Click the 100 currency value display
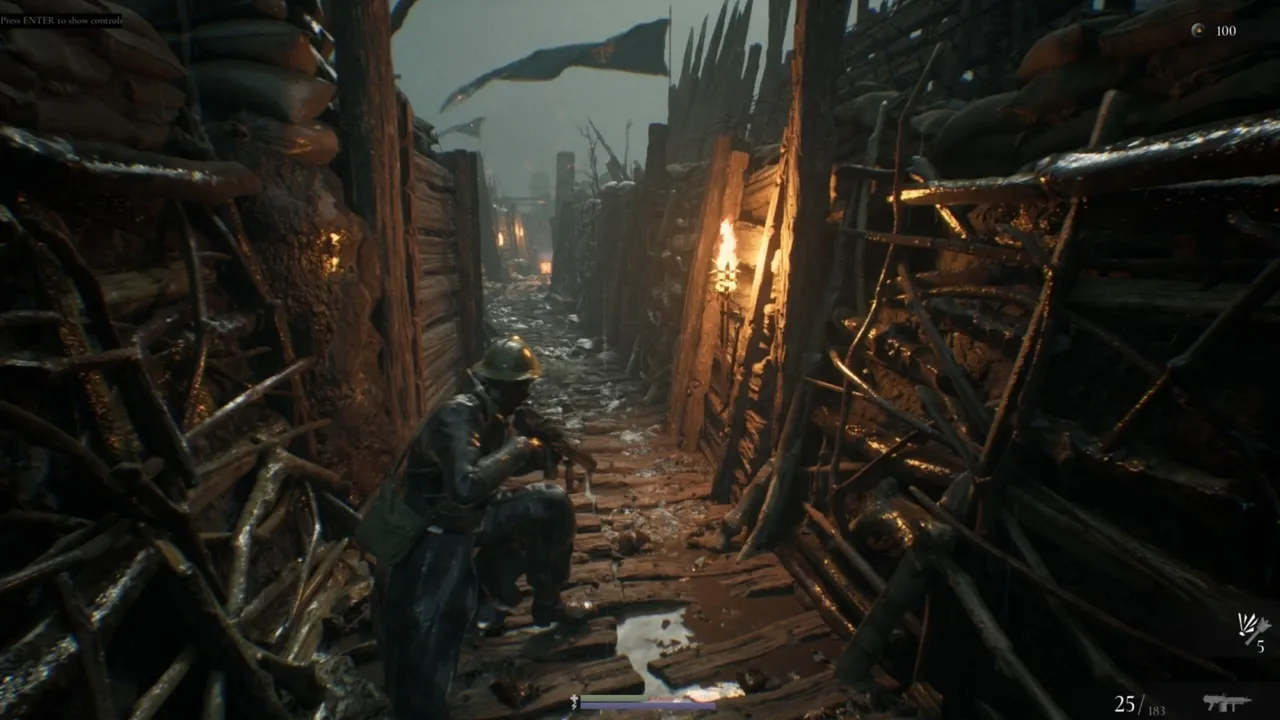The height and width of the screenshot is (720, 1280). [1224, 31]
